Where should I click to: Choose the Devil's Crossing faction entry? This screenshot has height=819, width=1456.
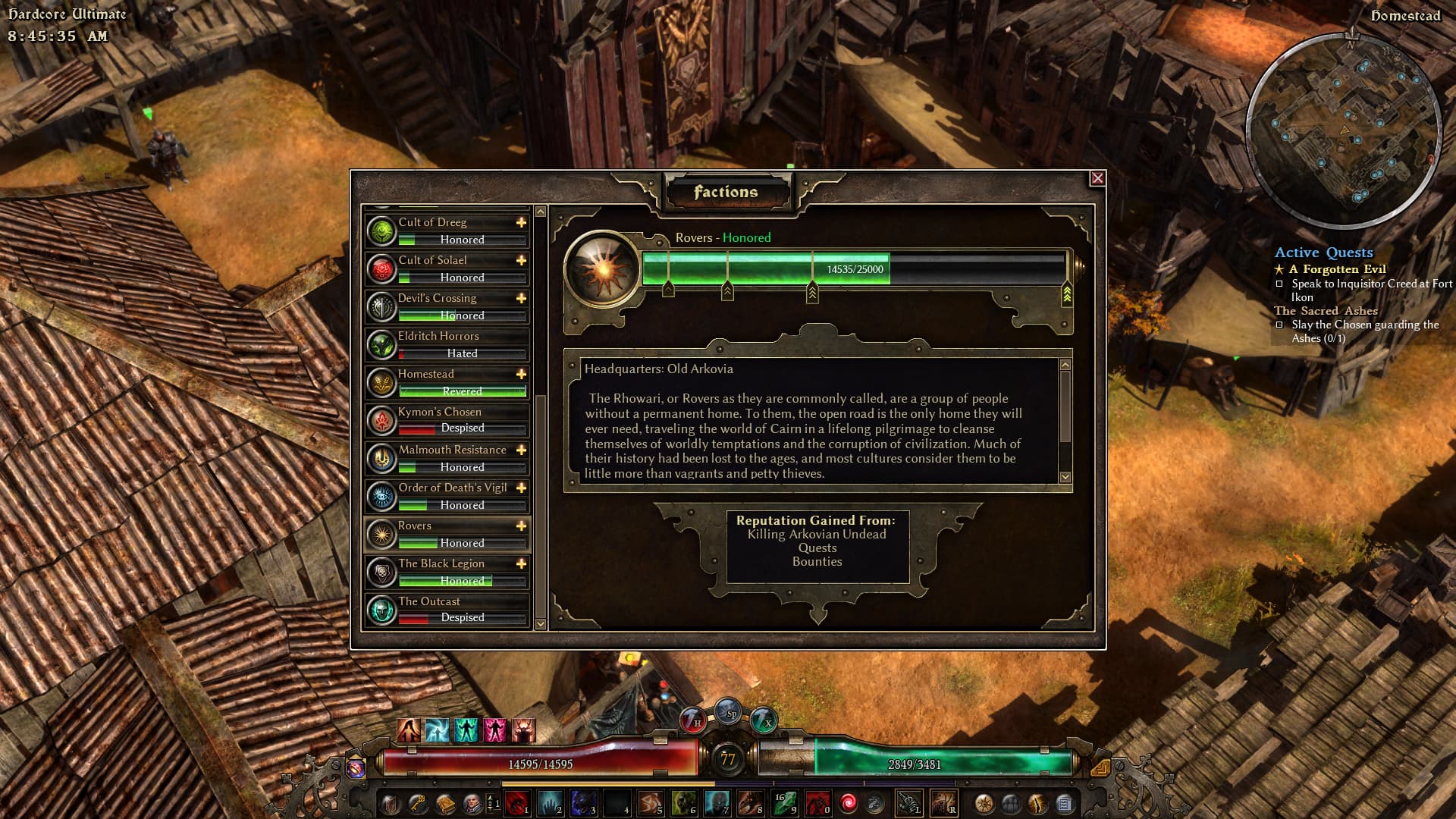447,306
